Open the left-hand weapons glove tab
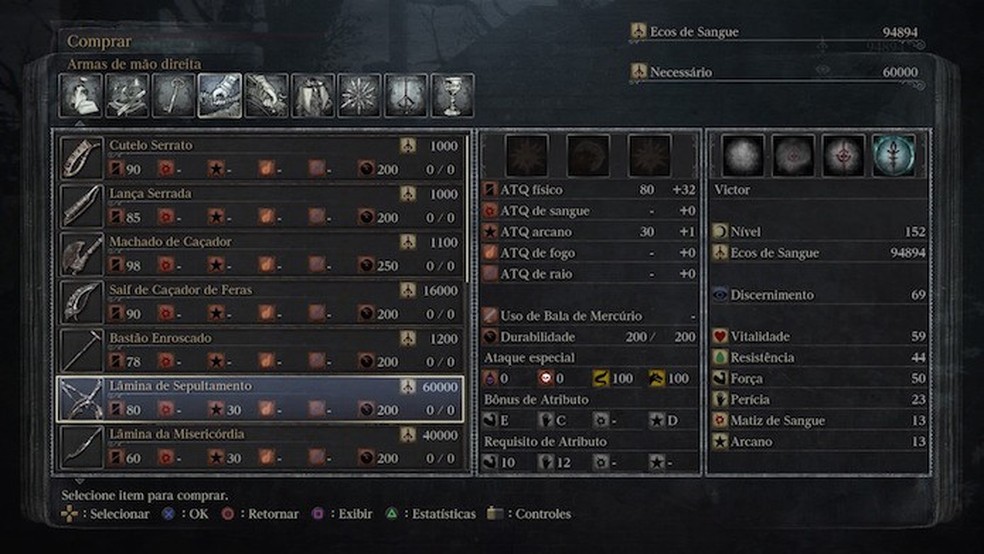 (267, 96)
